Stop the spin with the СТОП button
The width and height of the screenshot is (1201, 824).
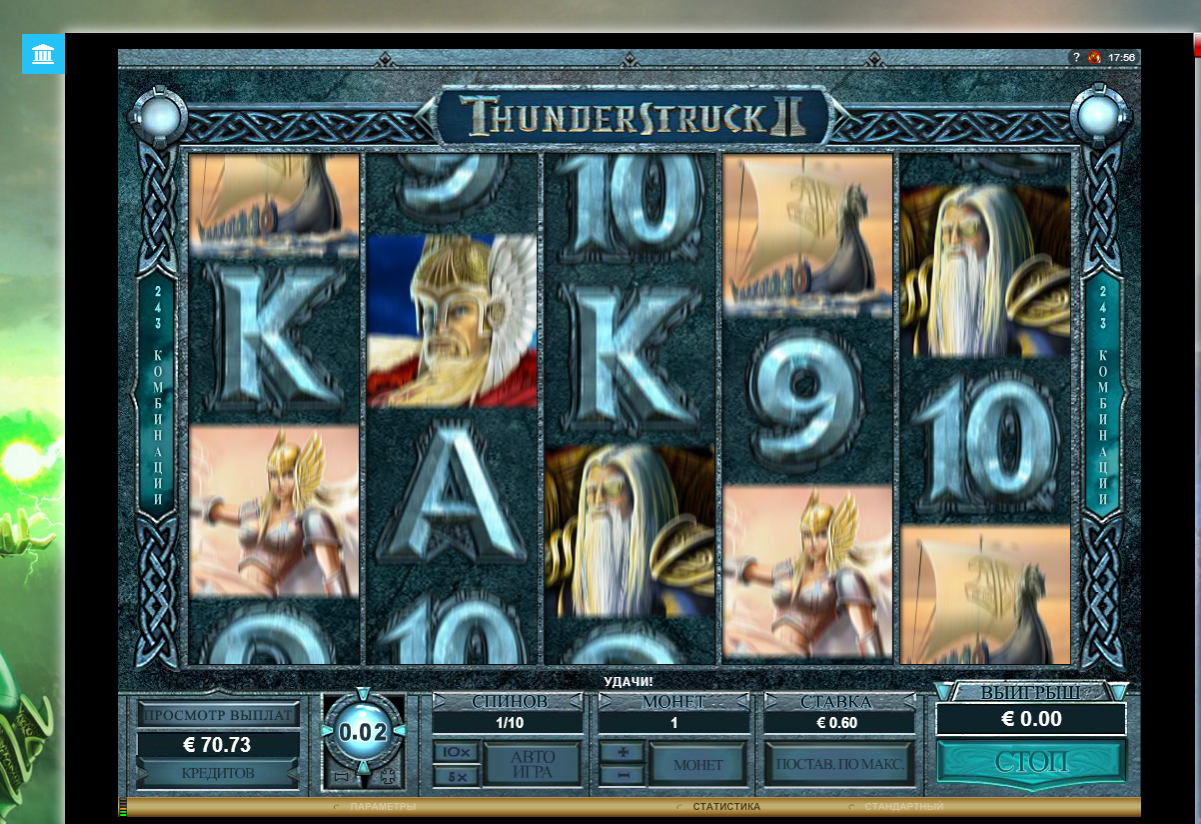pyautogui.click(x=1031, y=762)
